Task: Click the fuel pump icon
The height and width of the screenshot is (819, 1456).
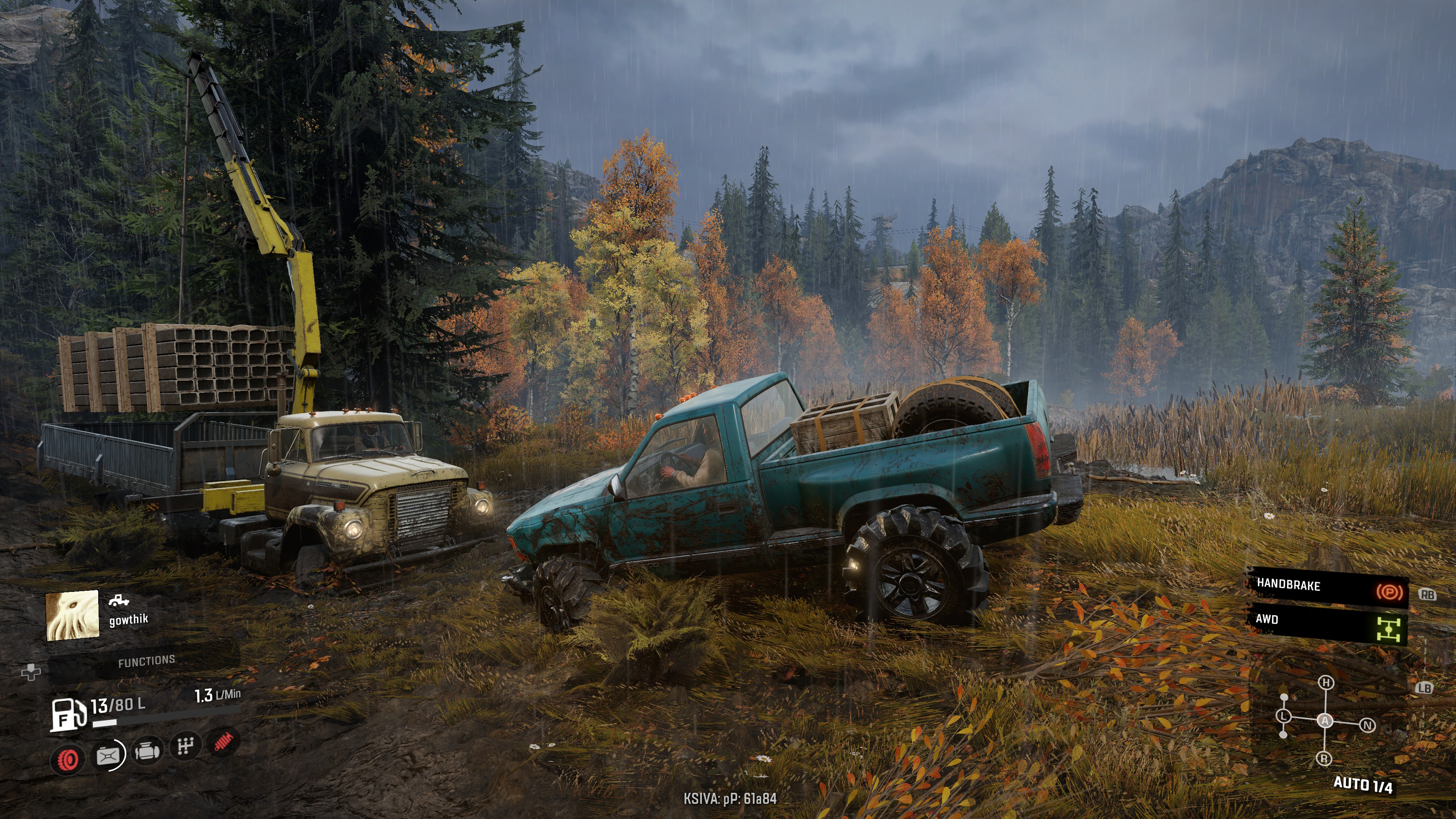Action: click(68, 715)
